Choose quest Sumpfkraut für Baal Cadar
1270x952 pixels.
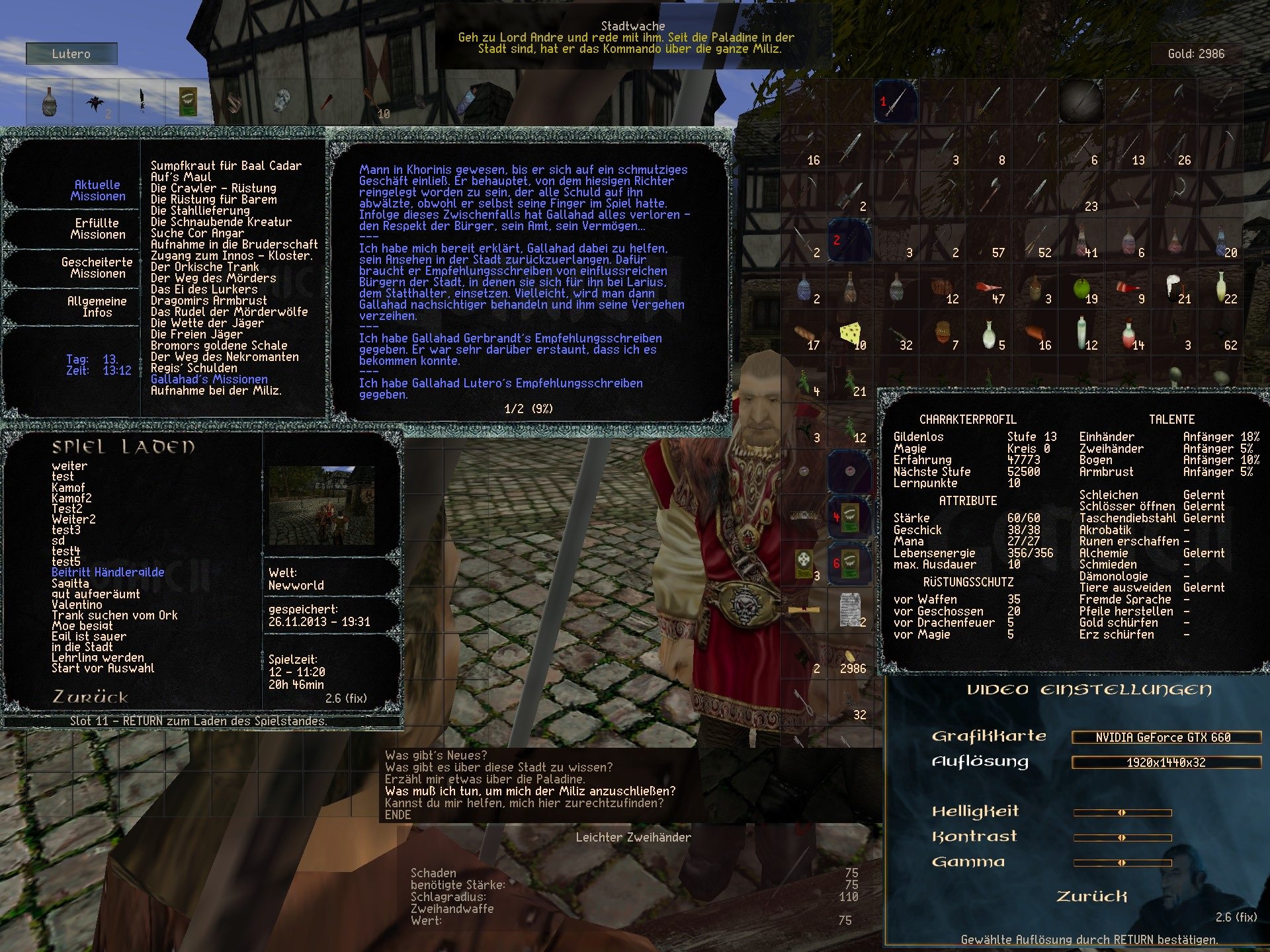pyautogui.click(x=226, y=166)
